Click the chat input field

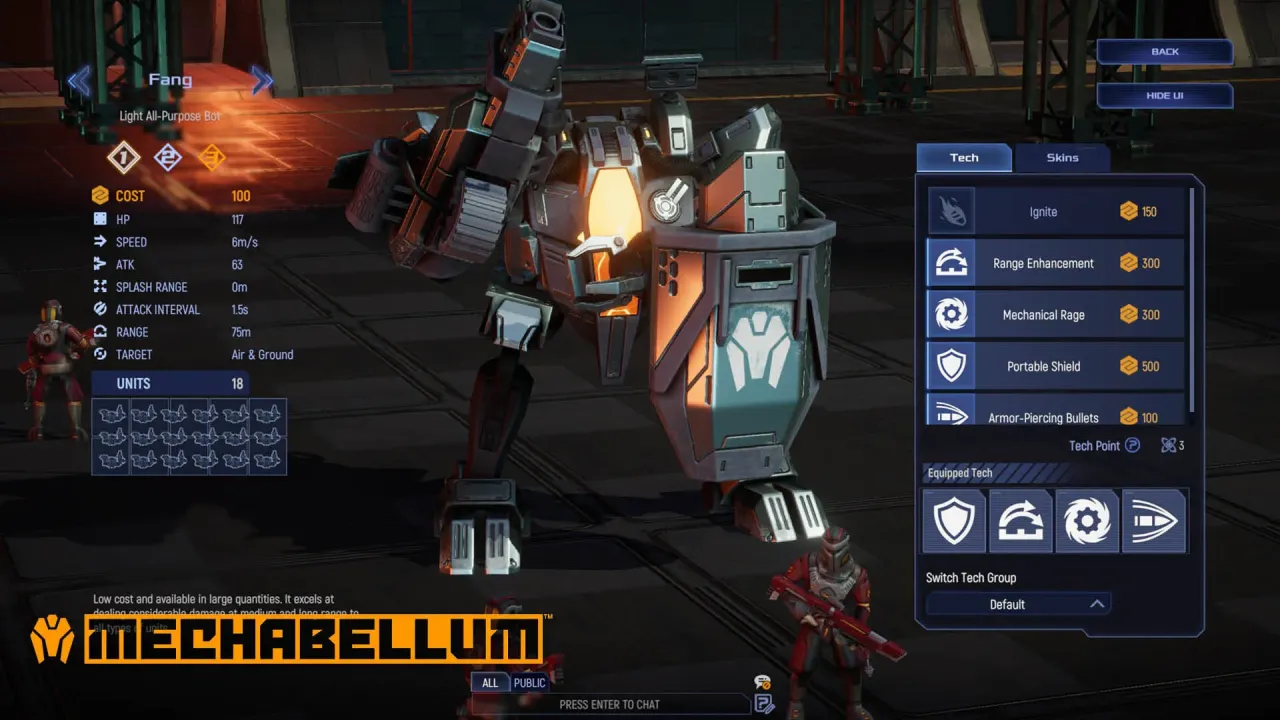[609, 704]
